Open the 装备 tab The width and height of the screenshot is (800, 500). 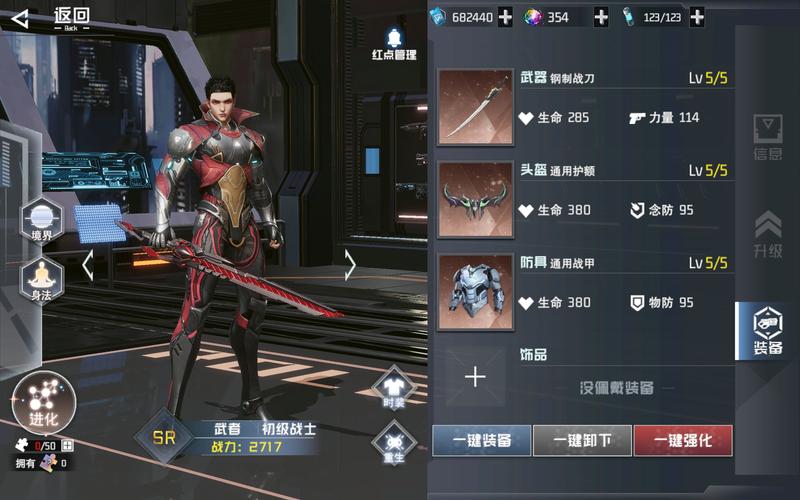pos(768,331)
